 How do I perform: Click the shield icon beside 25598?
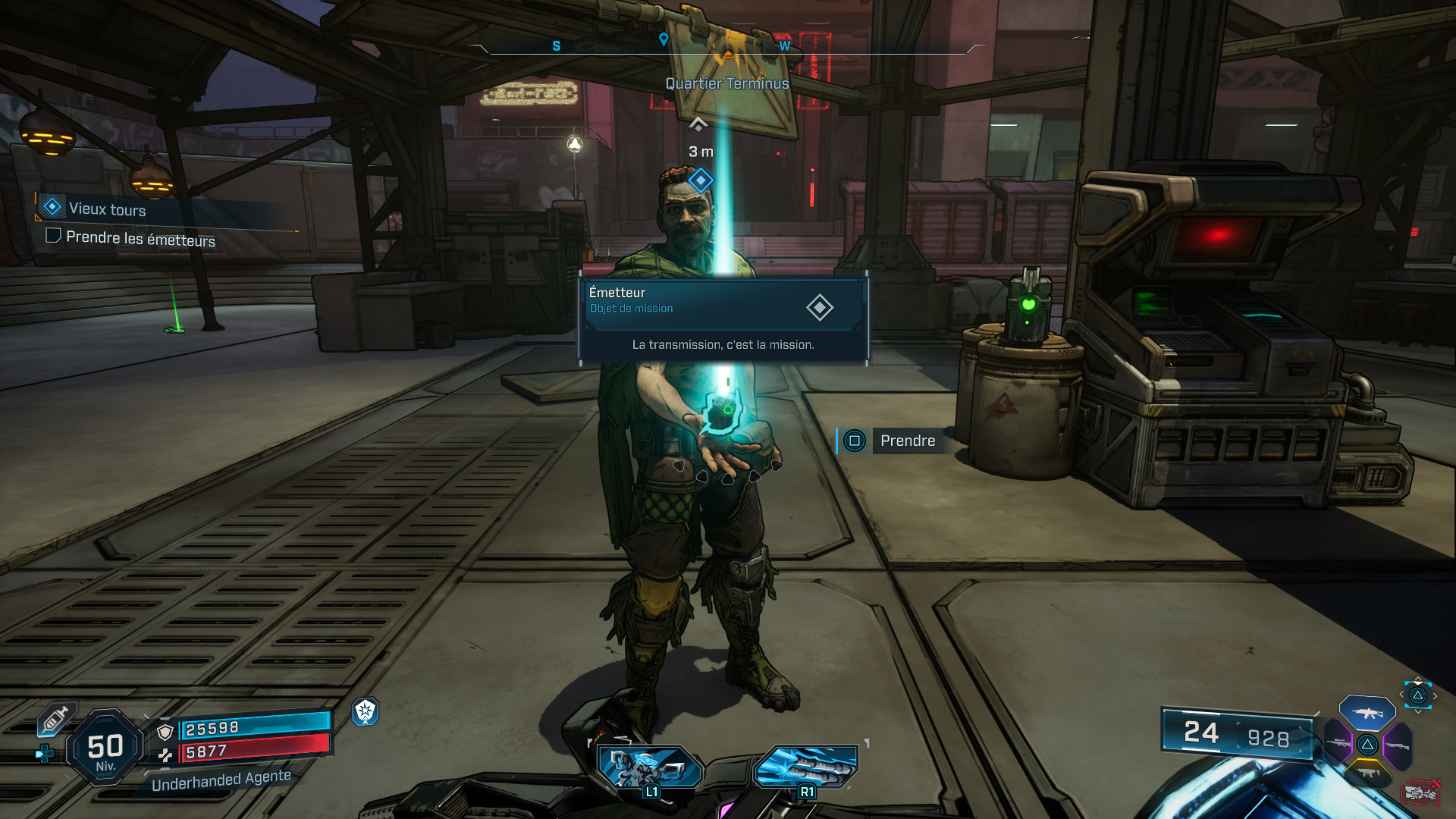point(165,733)
